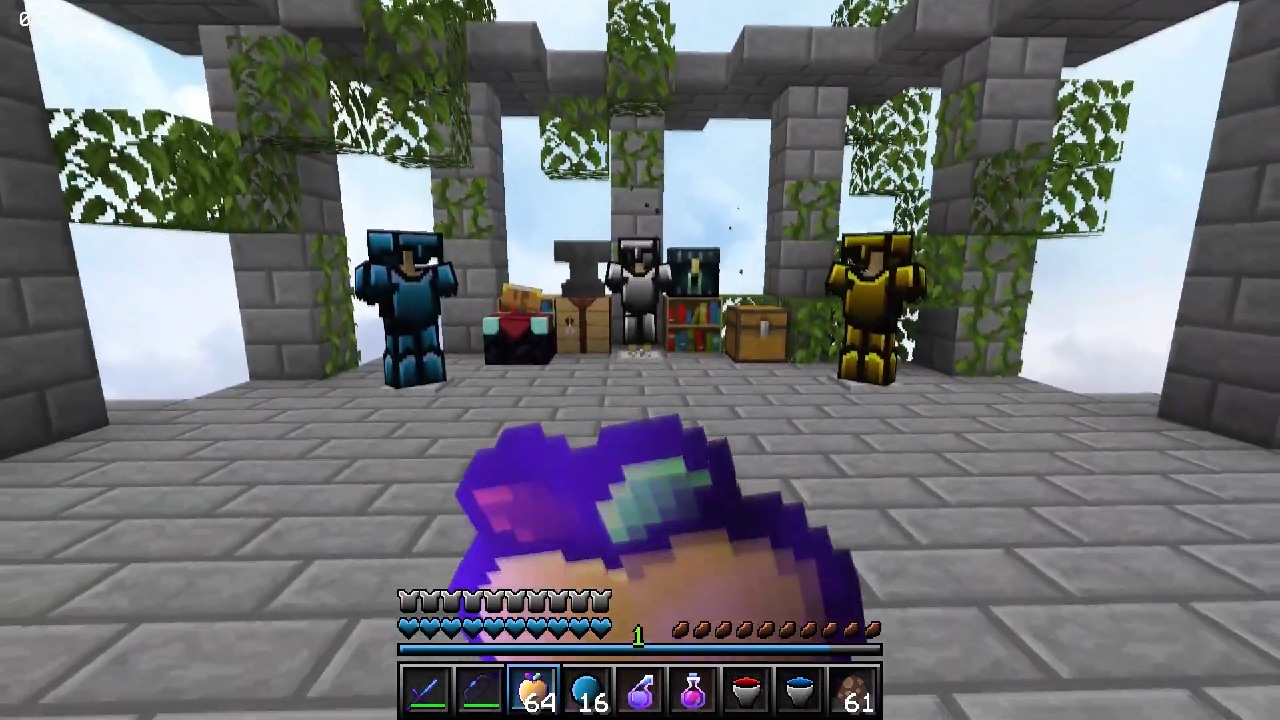Select the diamond sword in the hotbar
1280x720 pixels.
coord(427,692)
